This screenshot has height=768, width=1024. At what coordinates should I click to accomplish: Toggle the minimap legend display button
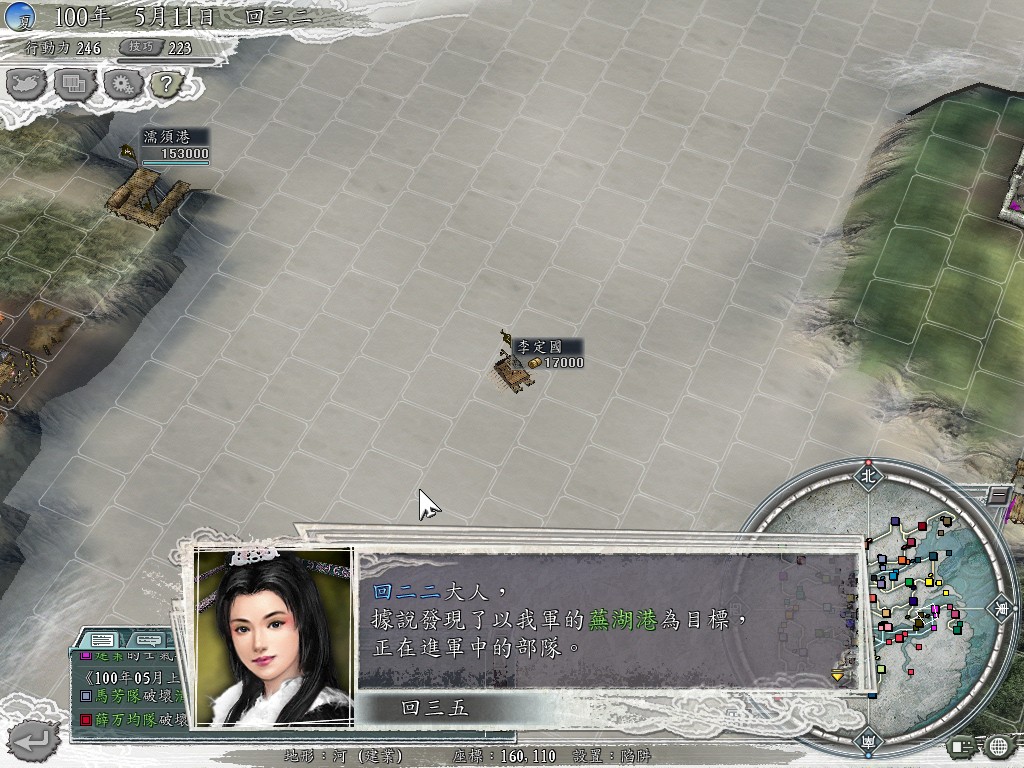(x=964, y=745)
